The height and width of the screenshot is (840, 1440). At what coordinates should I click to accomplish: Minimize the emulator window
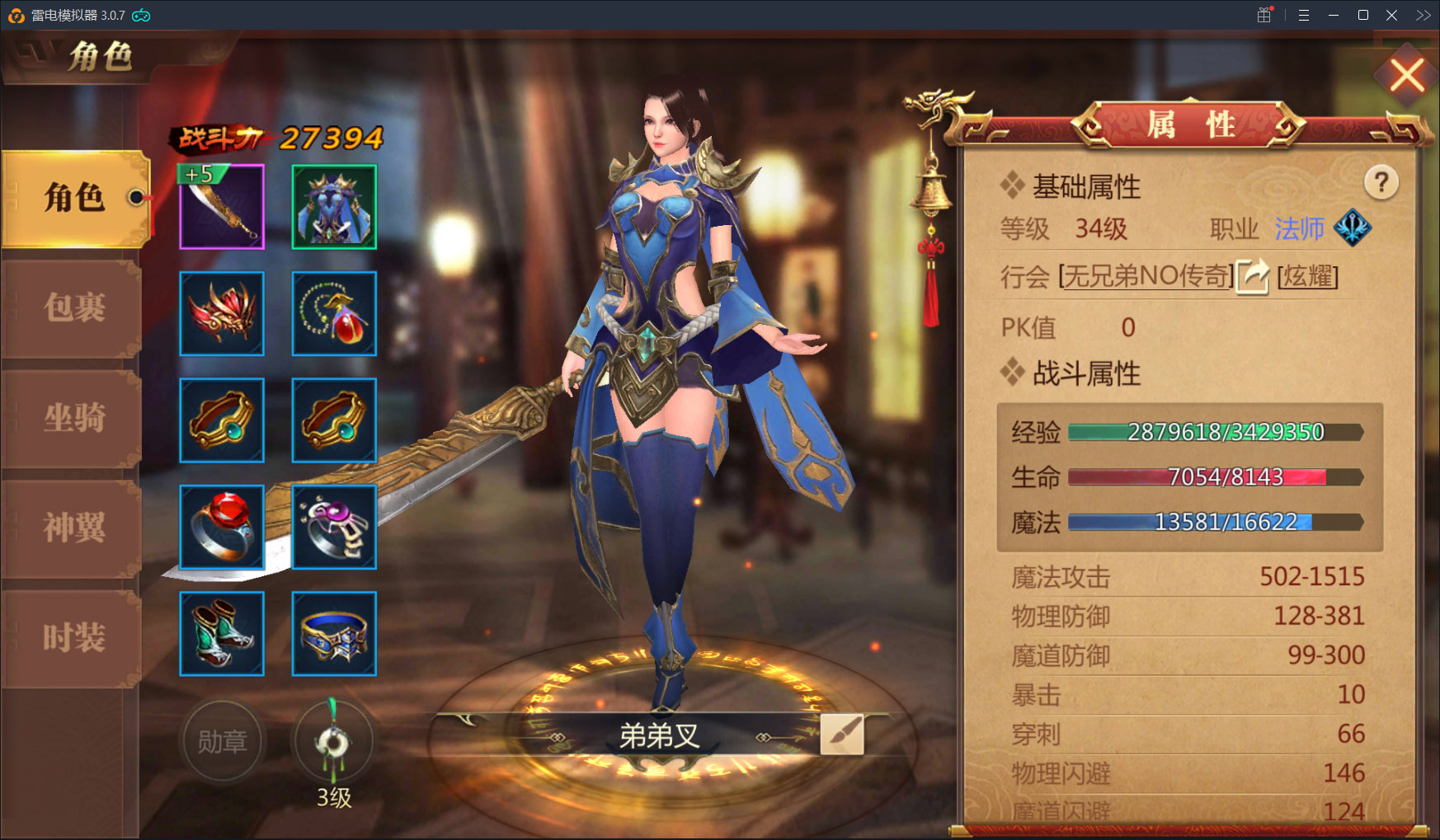[1334, 16]
